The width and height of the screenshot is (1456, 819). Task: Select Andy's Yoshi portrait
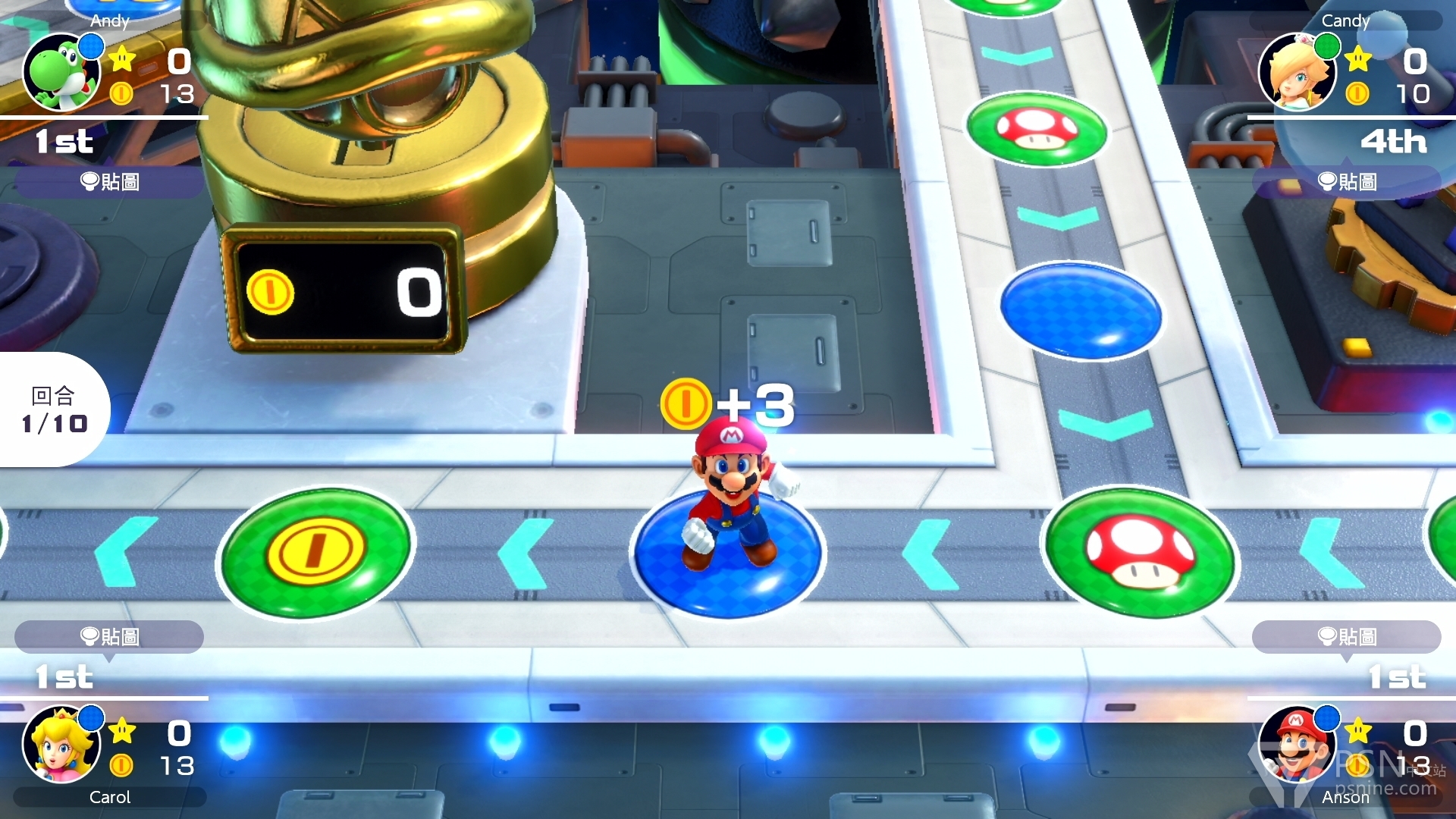[61, 73]
